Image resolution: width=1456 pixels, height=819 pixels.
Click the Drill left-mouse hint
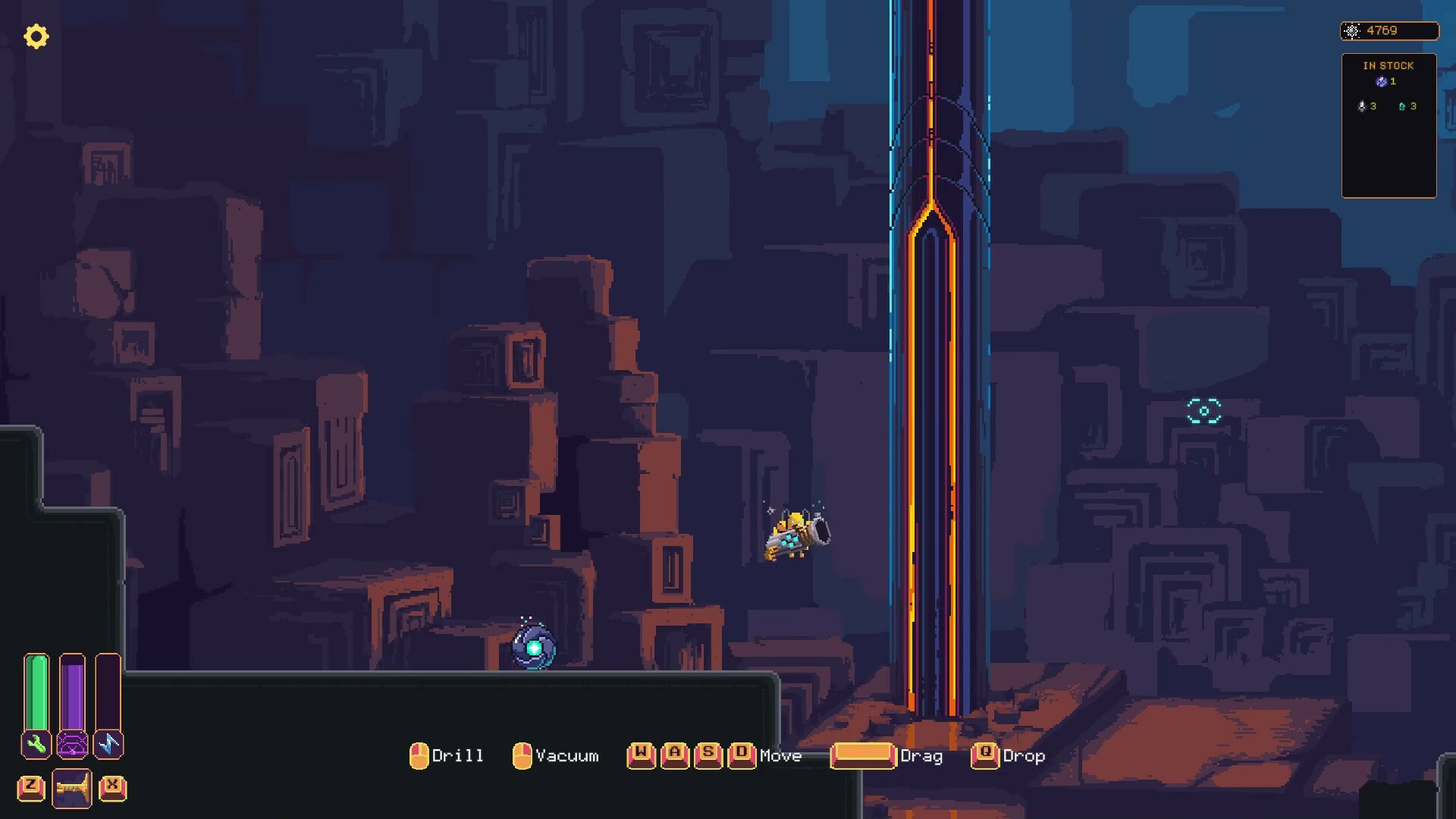(421, 755)
